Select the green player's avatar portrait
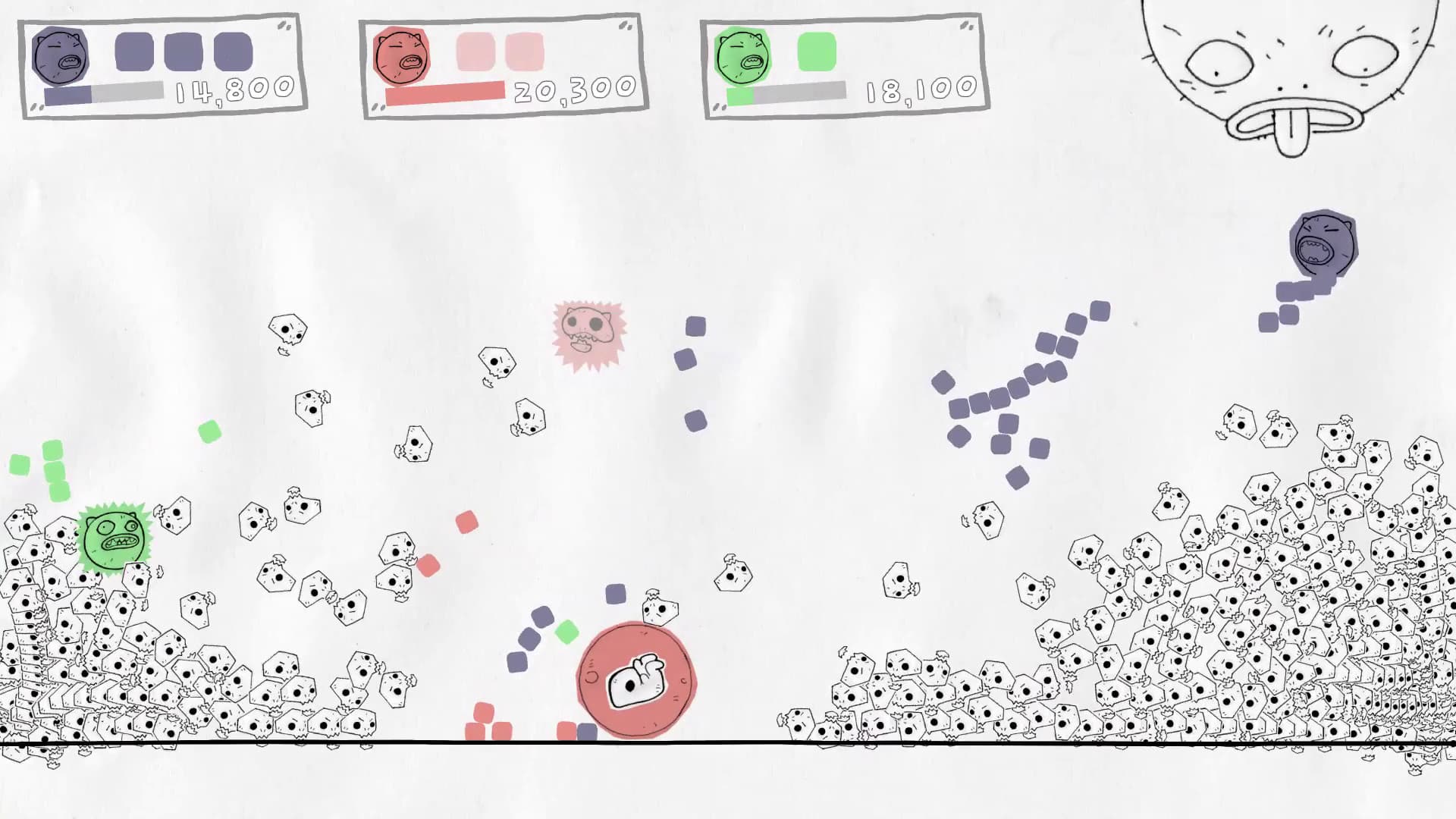 [741, 55]
